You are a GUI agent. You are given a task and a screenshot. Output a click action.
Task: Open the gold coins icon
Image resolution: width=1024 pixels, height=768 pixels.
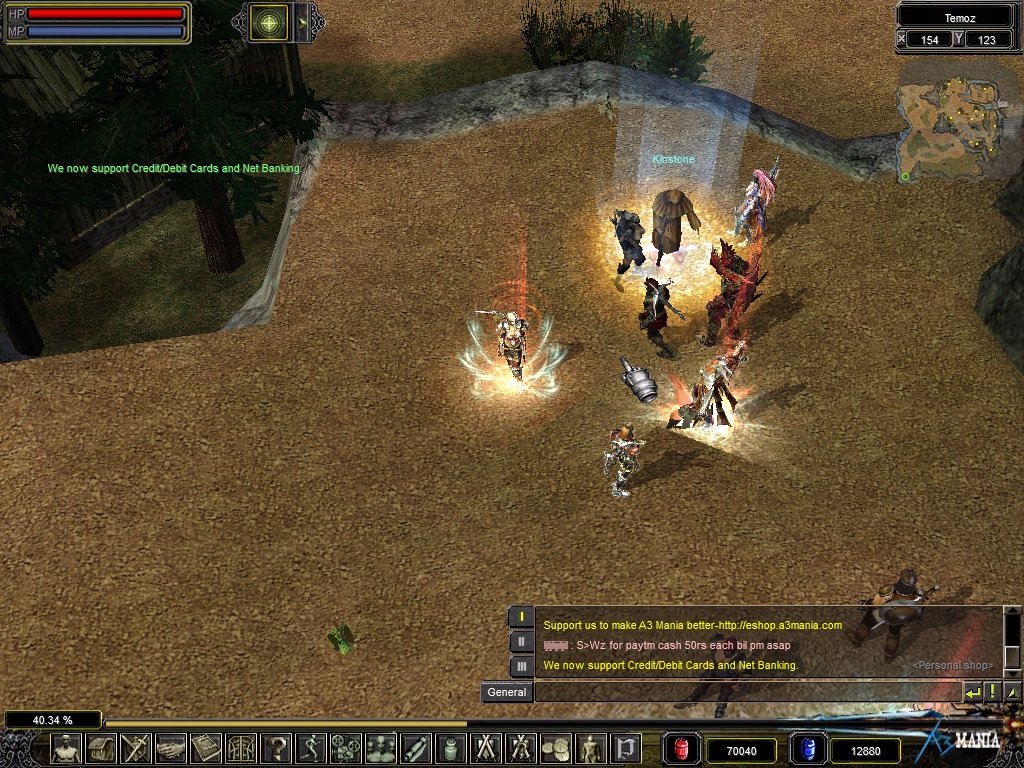[x=555, y=748]
